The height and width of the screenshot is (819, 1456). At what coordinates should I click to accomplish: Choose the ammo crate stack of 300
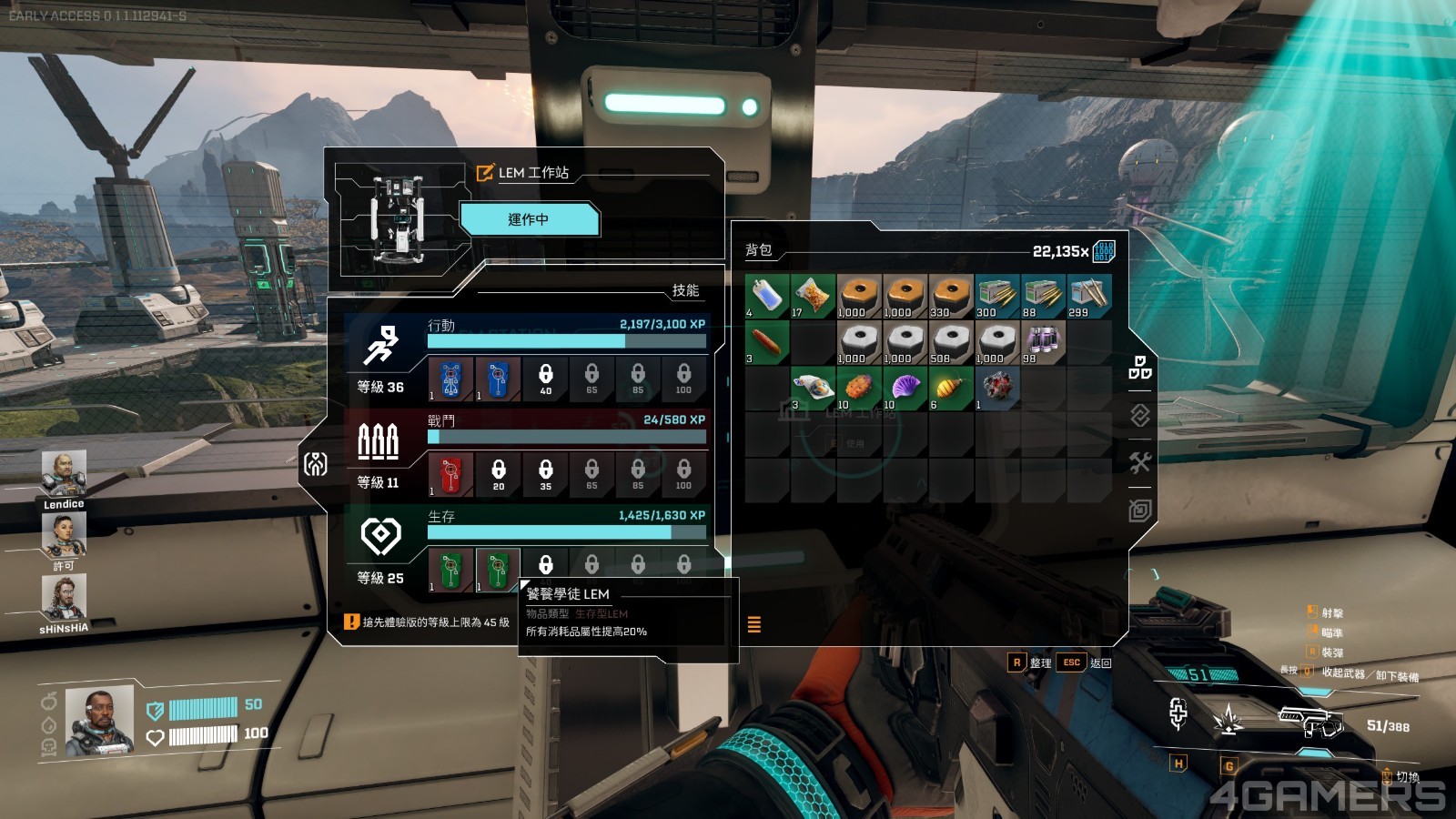tap(997, 296)
